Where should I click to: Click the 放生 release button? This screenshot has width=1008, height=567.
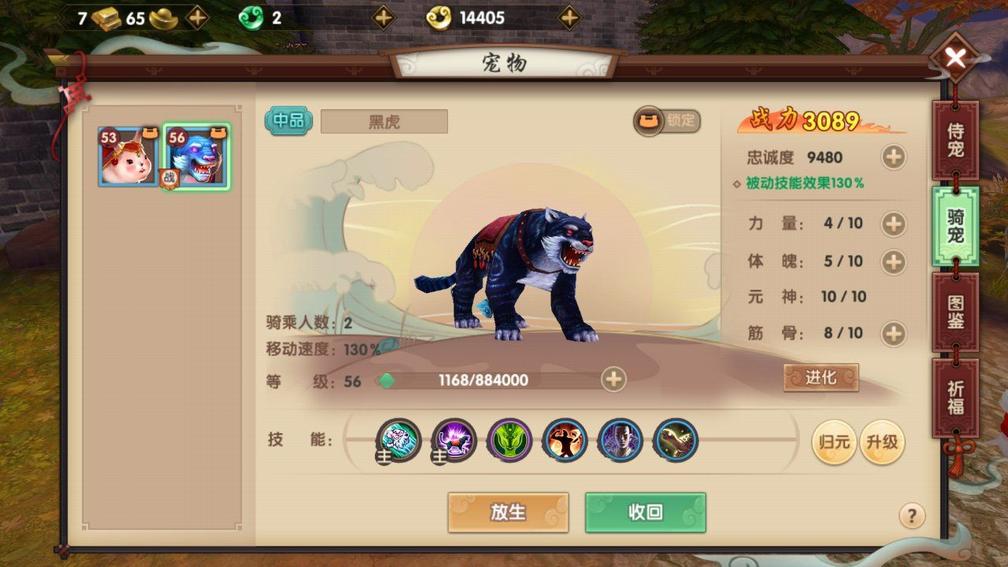(508, 512)
